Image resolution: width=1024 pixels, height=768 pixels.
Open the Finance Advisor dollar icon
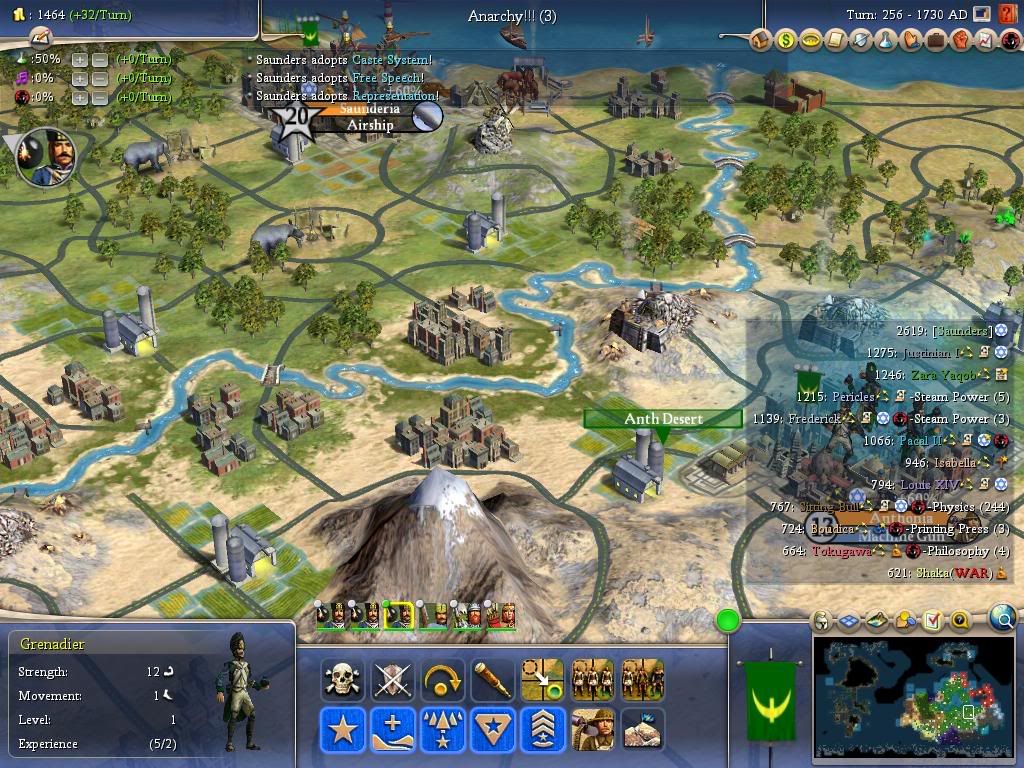[786, 42]
